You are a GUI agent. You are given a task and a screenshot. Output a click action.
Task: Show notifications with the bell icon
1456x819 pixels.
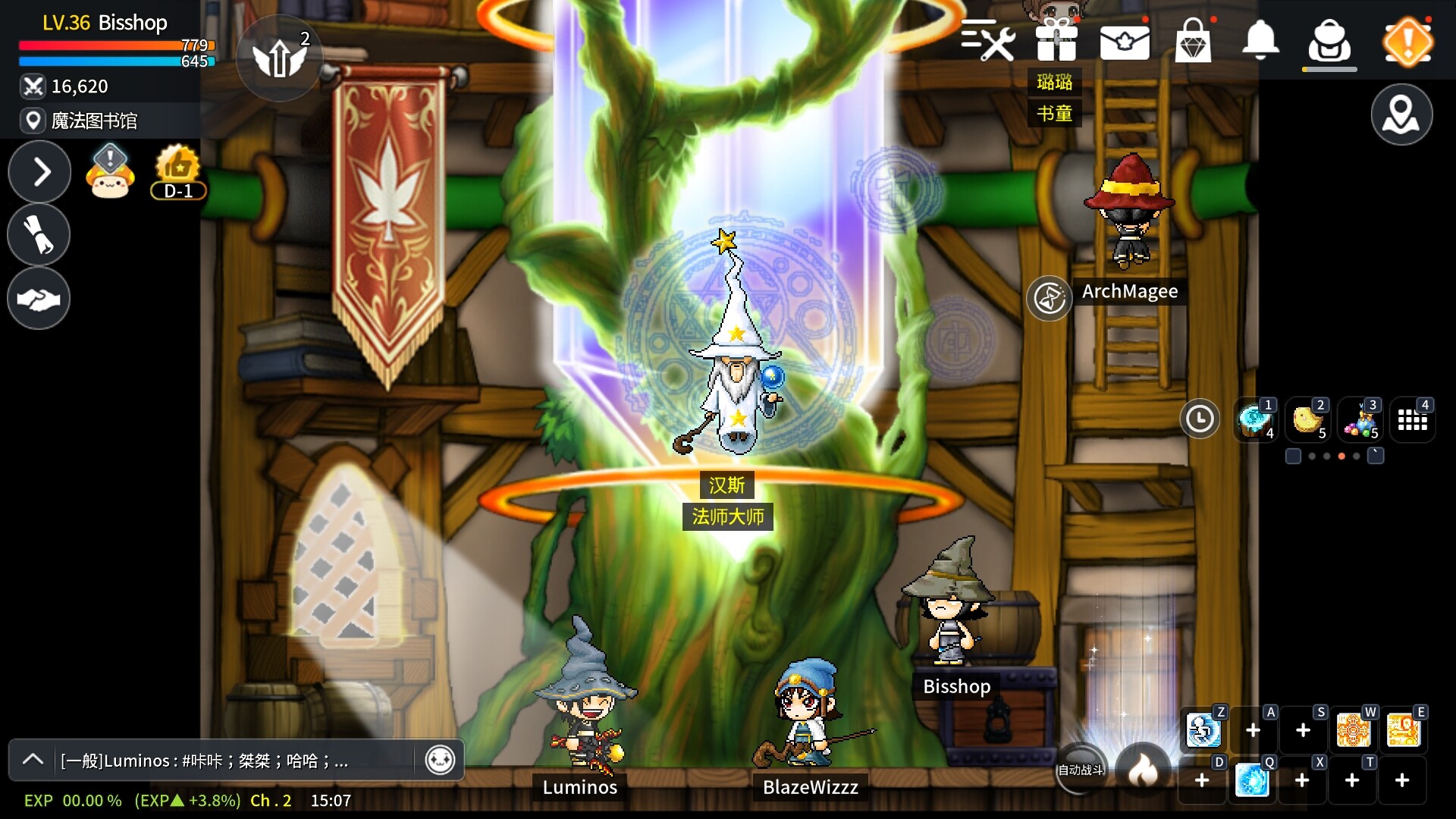click(x=1260, y=39)
